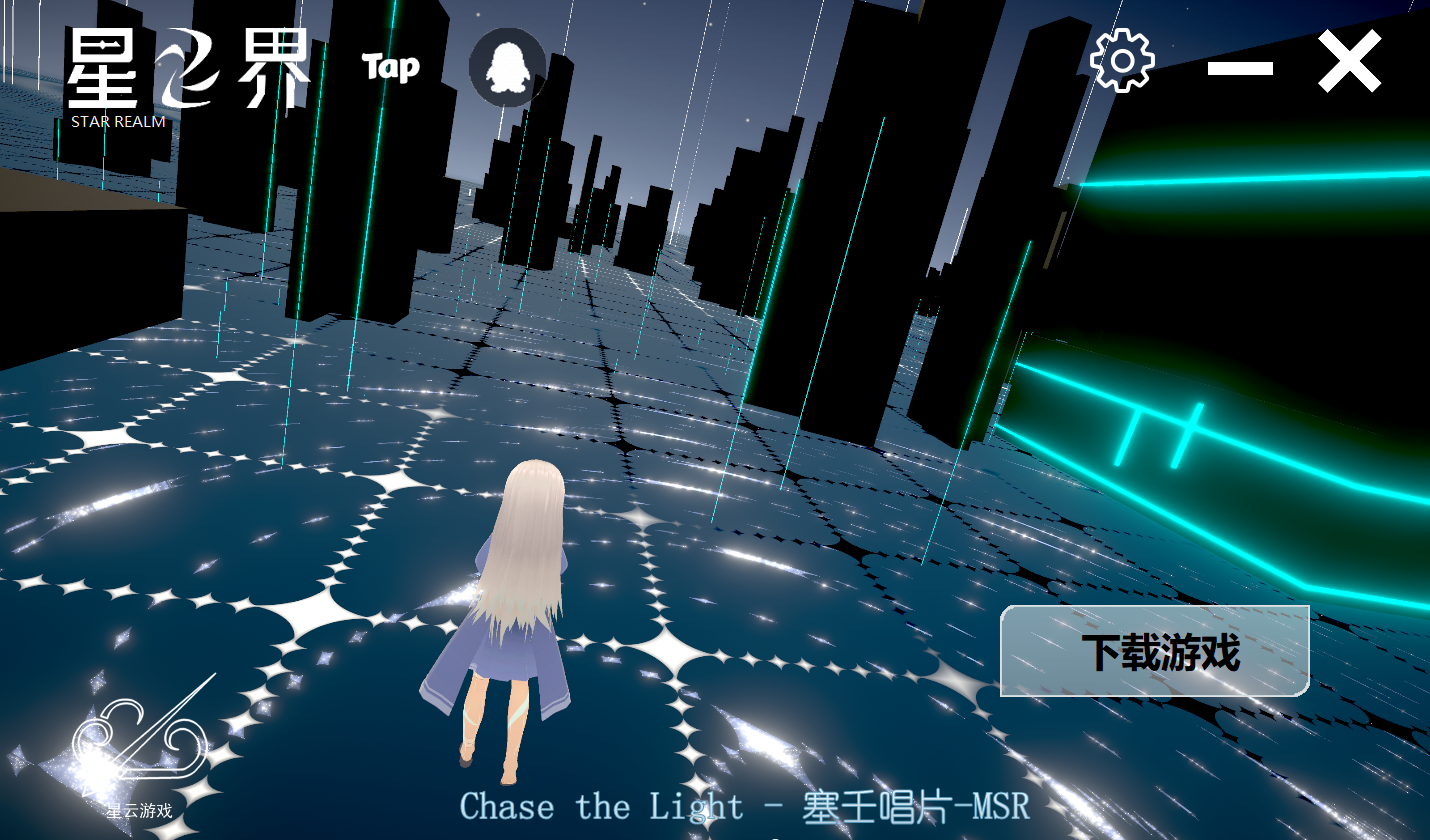
Task: Click the 下载游戏 download button
Action: [1155, 651]
